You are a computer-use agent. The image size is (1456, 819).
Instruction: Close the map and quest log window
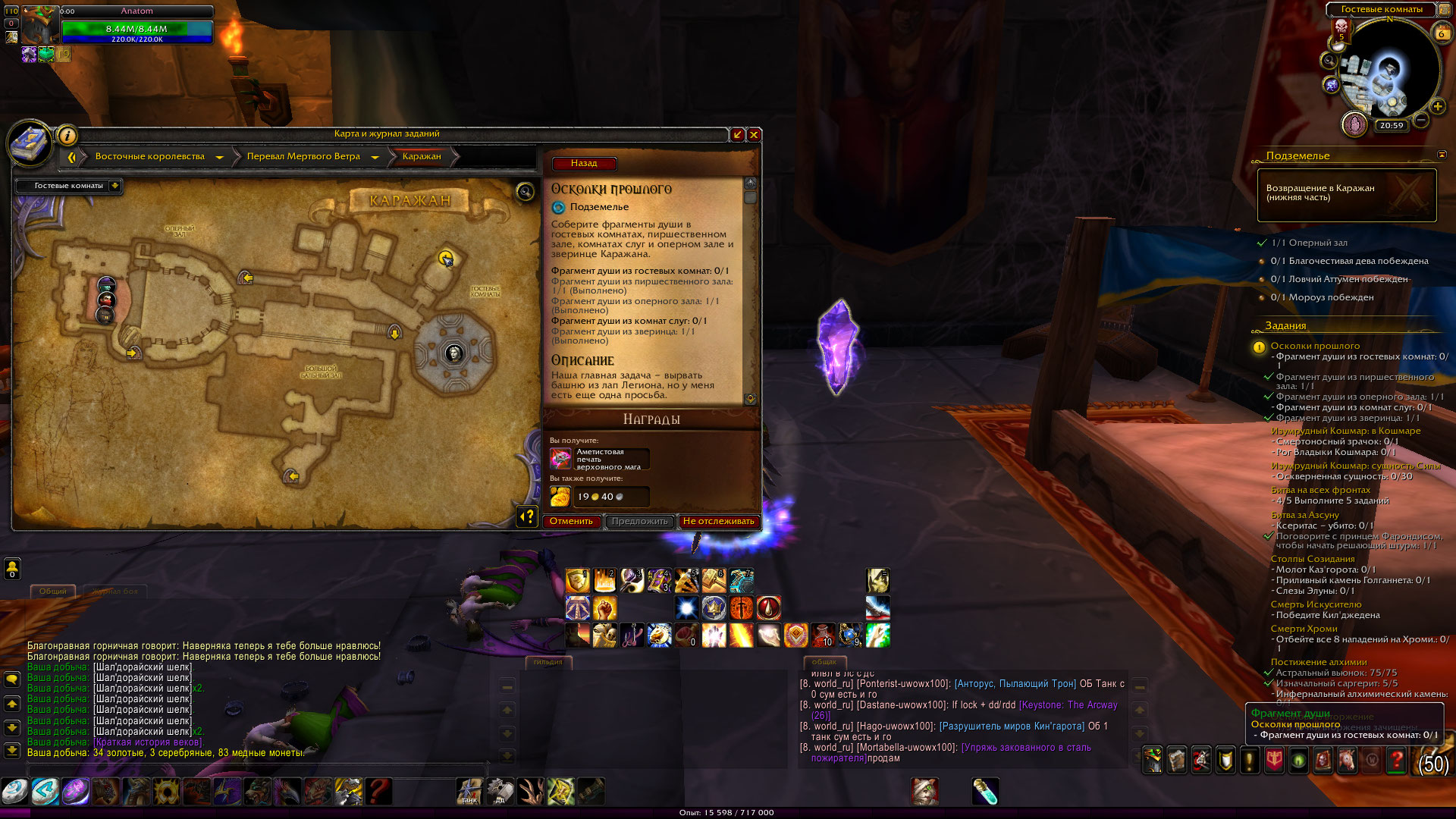point(754,135)
